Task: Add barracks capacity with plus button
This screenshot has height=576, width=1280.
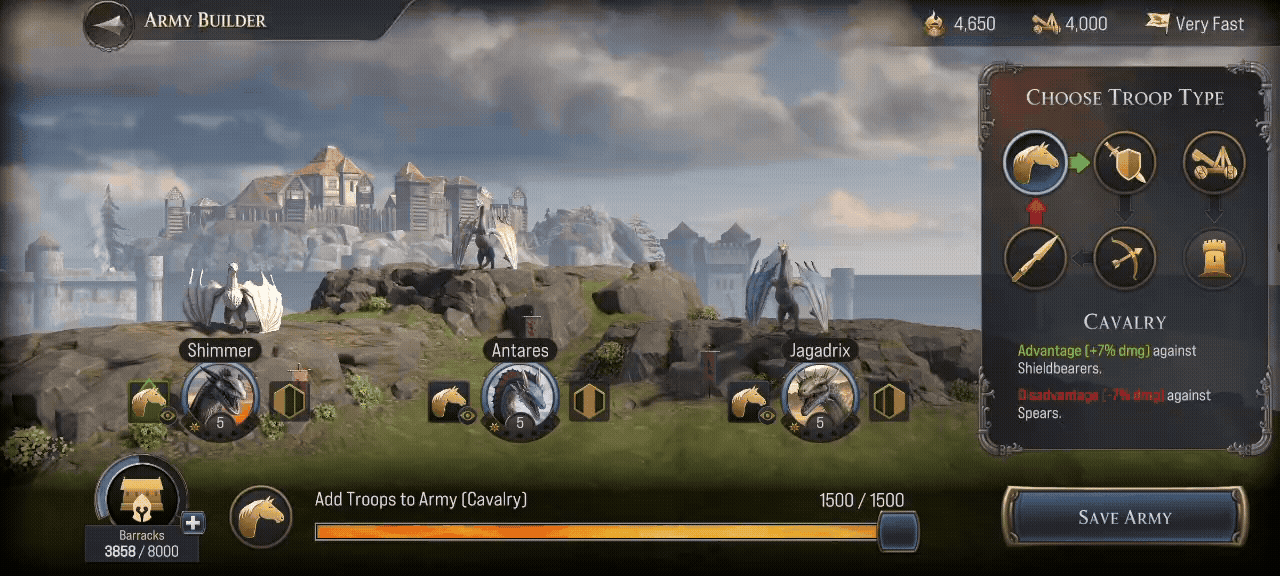Action: tap(193, 523)
